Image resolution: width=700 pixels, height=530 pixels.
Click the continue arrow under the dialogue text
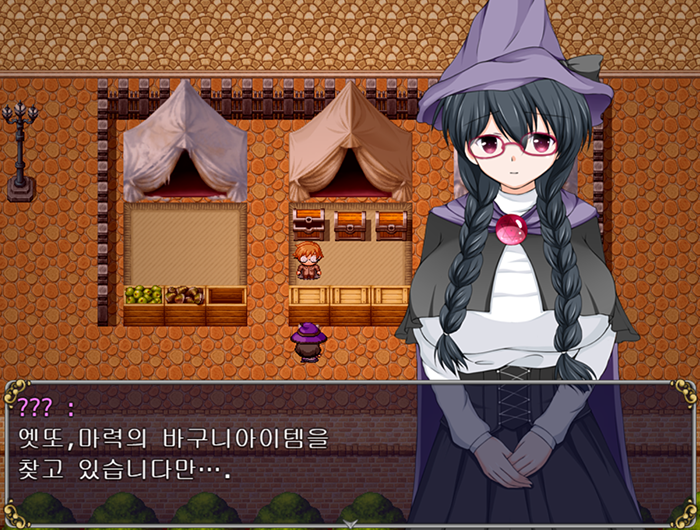(x=350, y=522)
